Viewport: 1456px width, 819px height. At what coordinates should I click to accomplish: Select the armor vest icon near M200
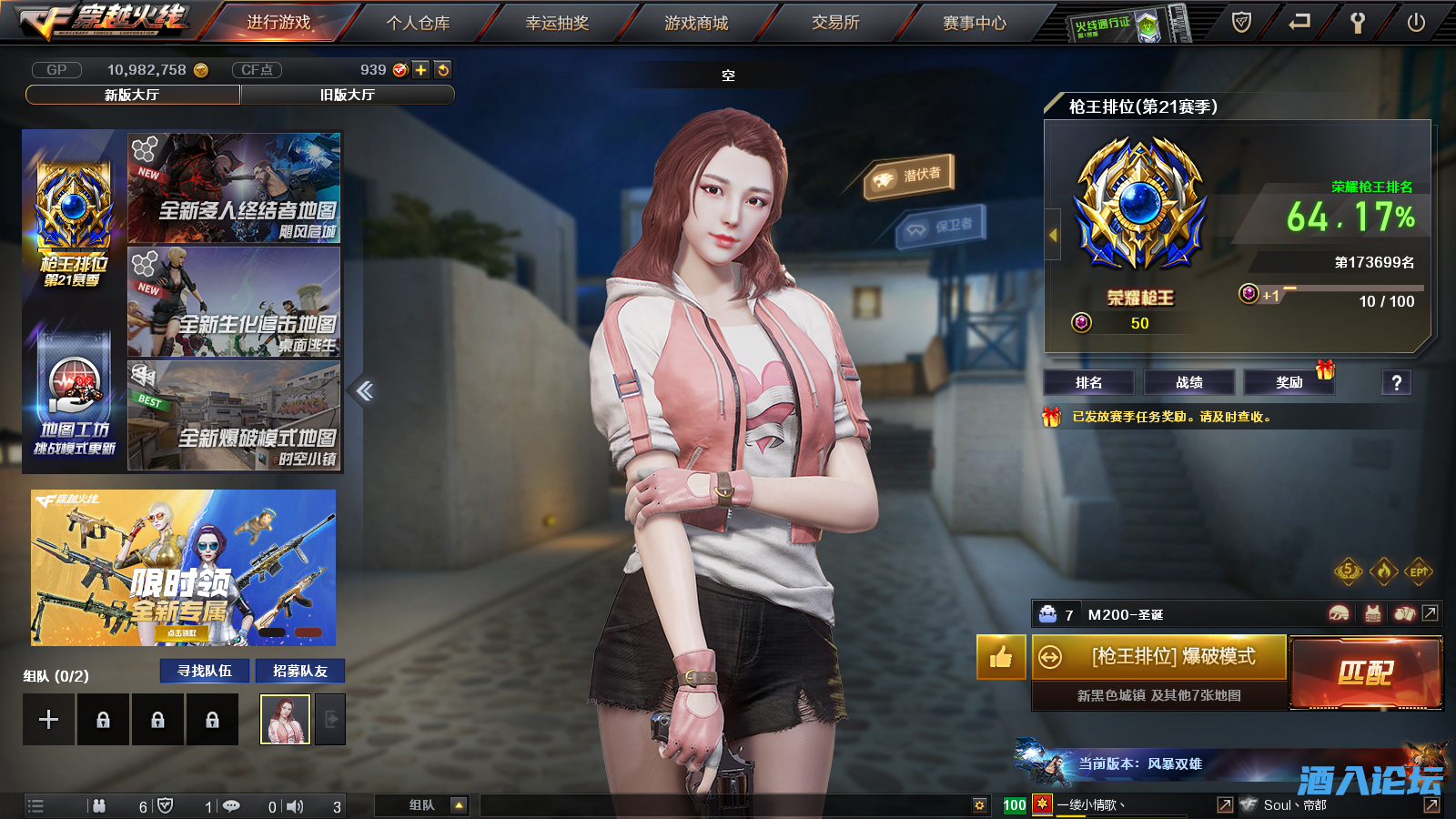click(1373, 612)
